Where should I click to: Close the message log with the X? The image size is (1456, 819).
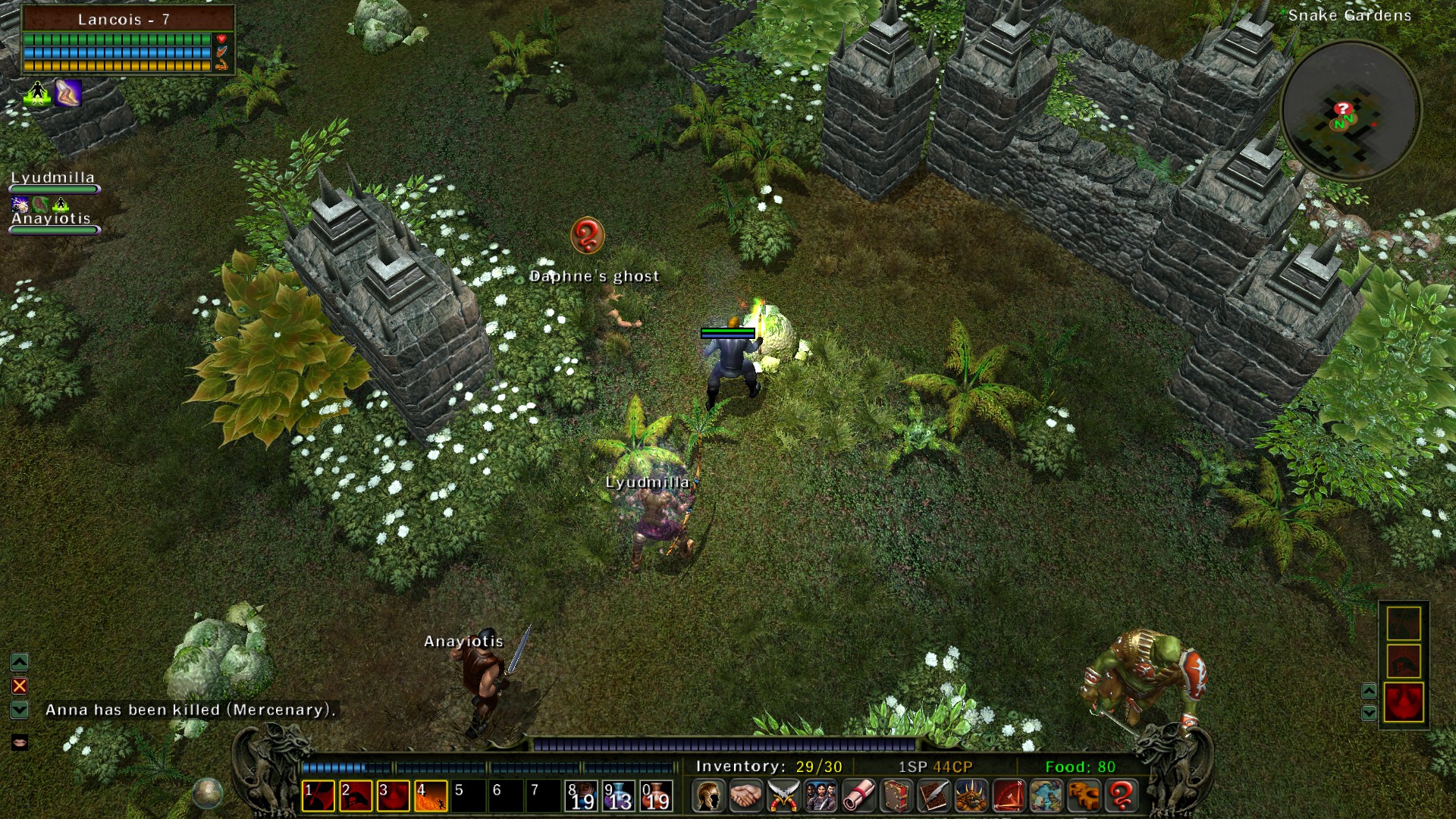tap(20, 686)
